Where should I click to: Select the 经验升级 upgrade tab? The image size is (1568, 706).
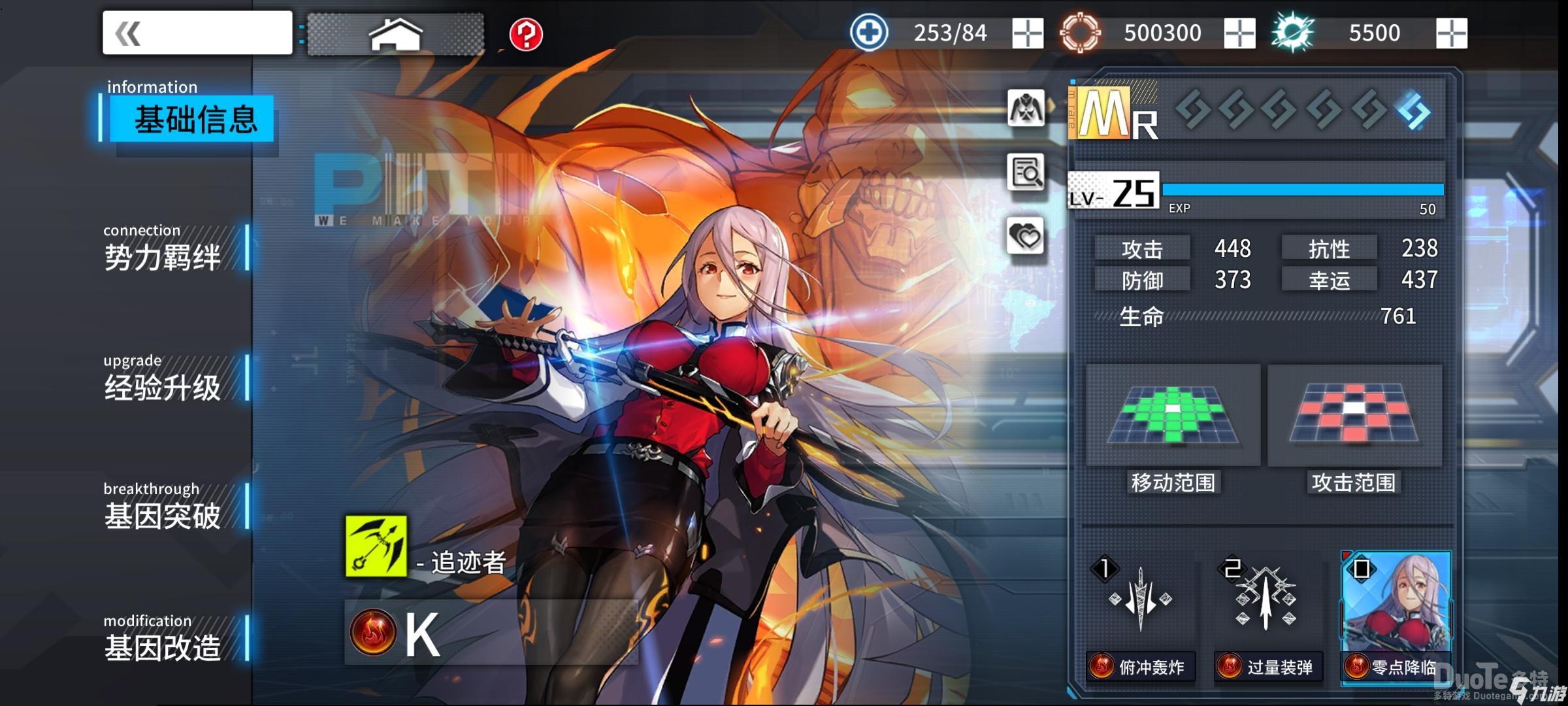pos(163,380)
